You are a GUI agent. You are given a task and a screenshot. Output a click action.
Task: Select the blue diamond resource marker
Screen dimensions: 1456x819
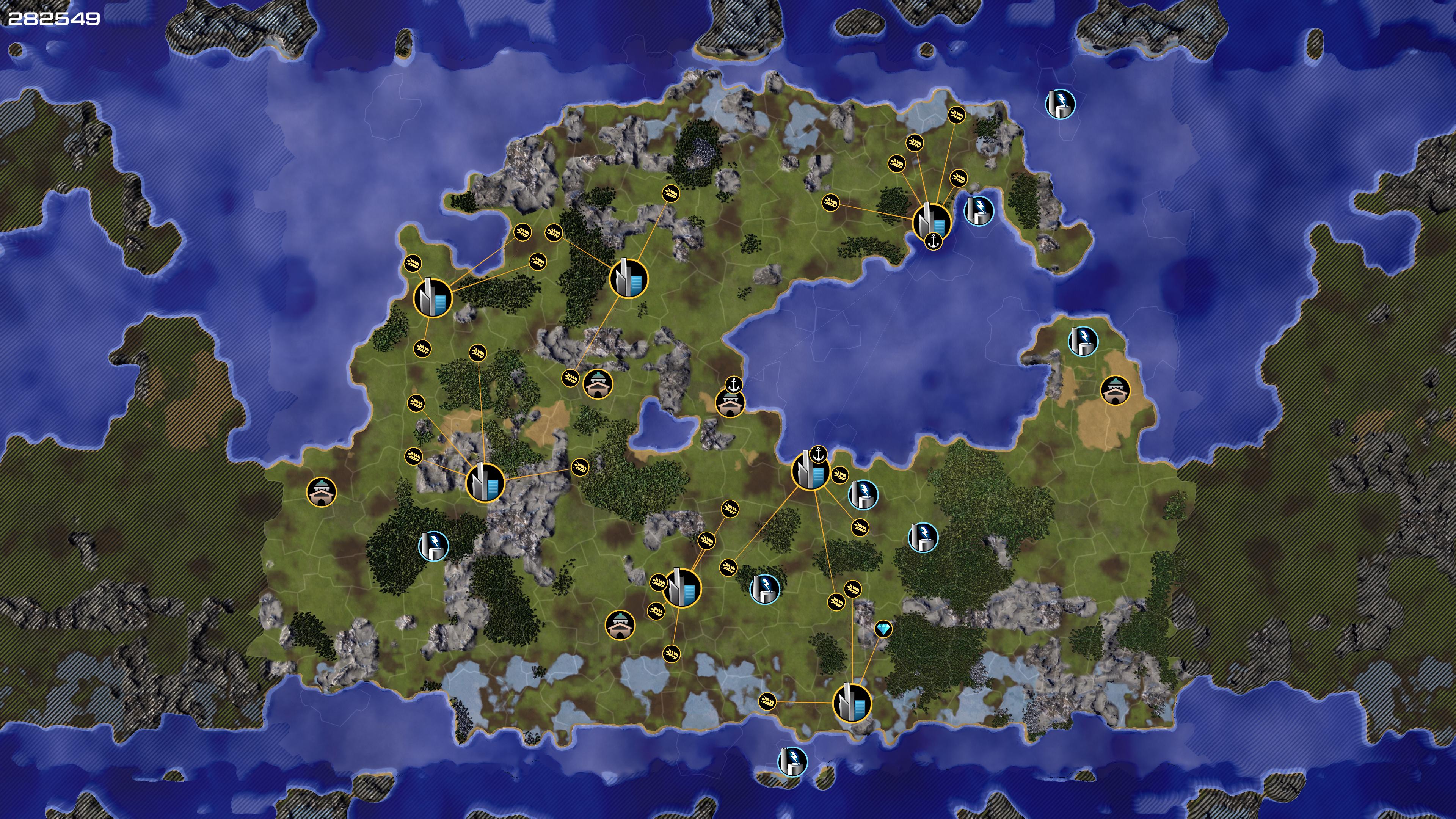(x=883, y=629)
